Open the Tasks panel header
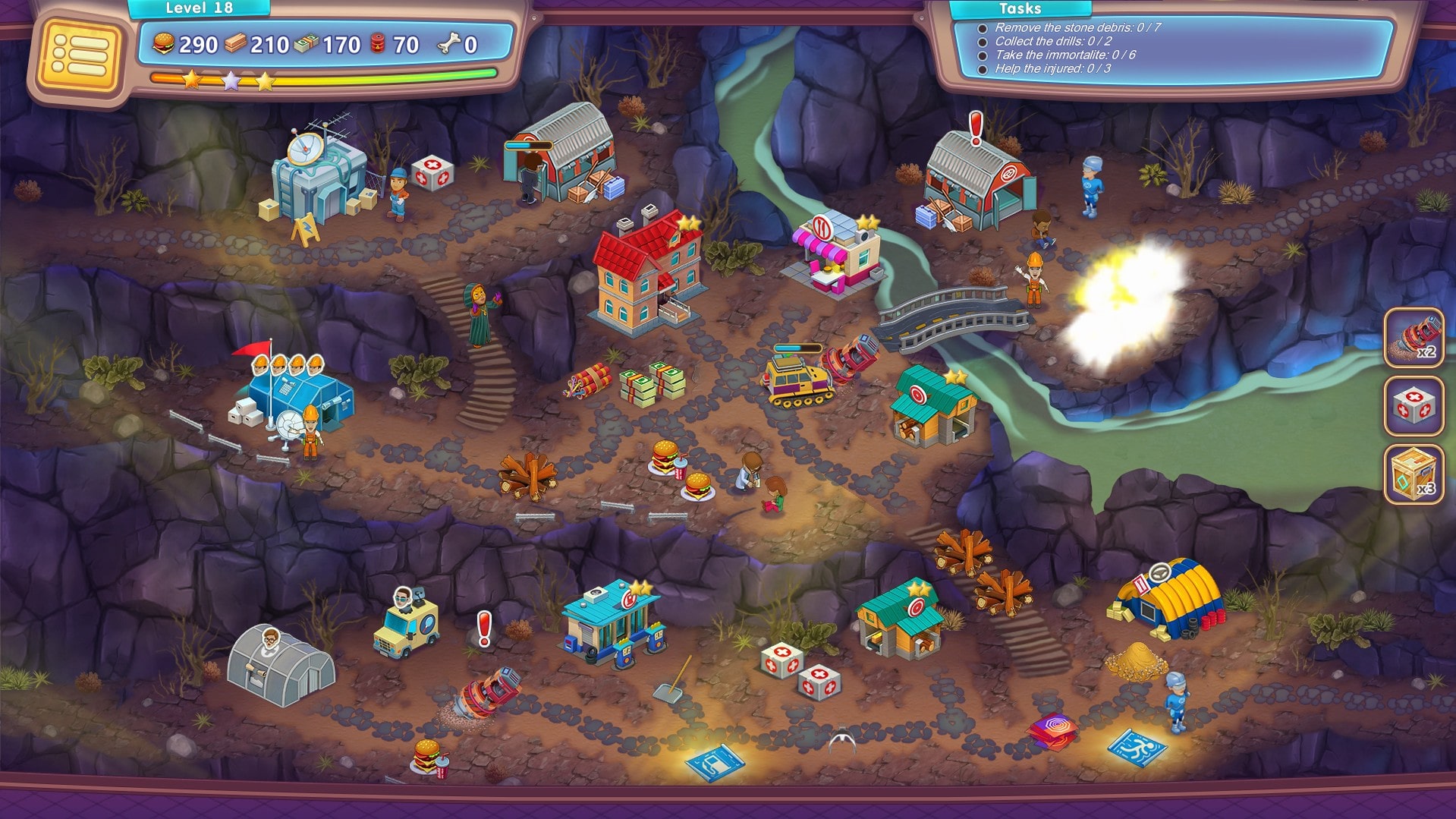 pyautogui.click(x=1020, y=10)
